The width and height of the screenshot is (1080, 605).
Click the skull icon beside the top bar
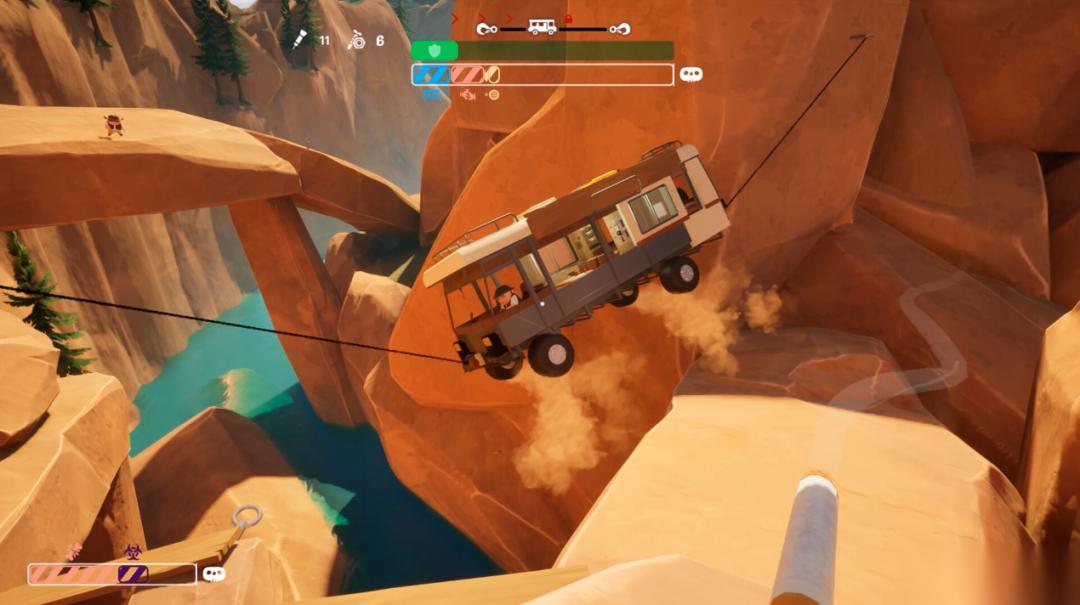coord(691,75)
